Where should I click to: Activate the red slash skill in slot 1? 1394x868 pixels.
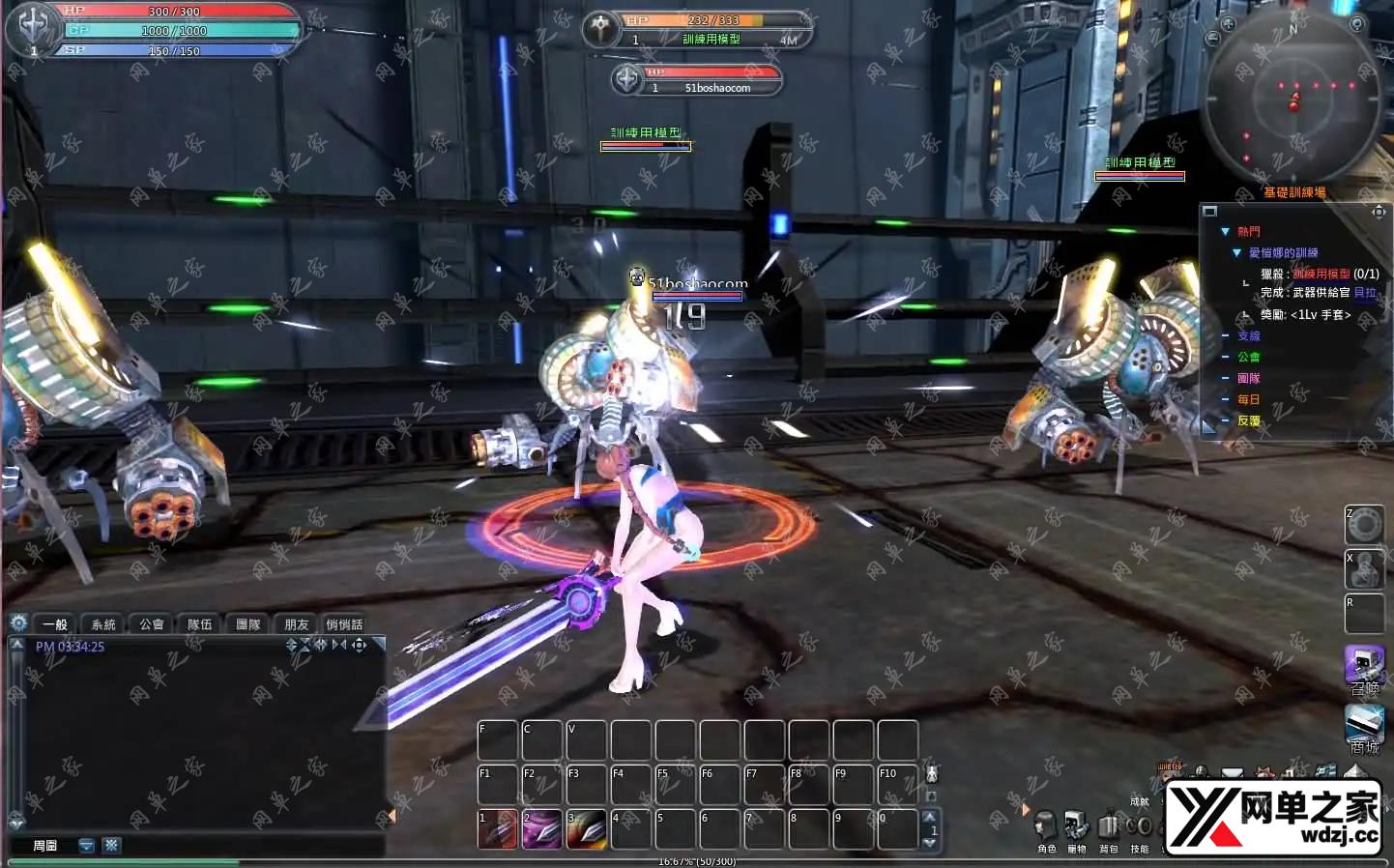coord(498,829)
